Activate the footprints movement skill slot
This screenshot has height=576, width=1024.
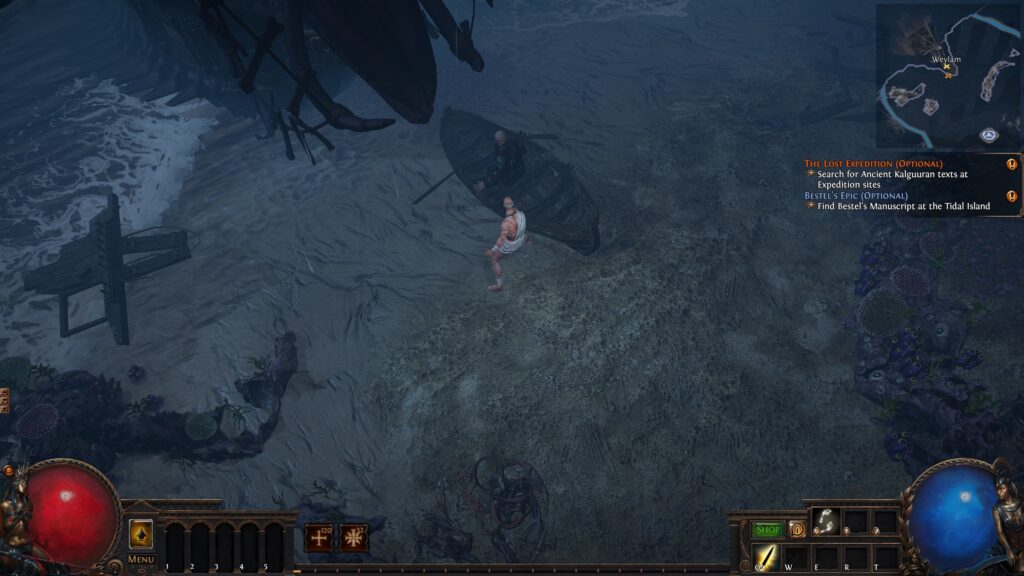click(826, 520)
